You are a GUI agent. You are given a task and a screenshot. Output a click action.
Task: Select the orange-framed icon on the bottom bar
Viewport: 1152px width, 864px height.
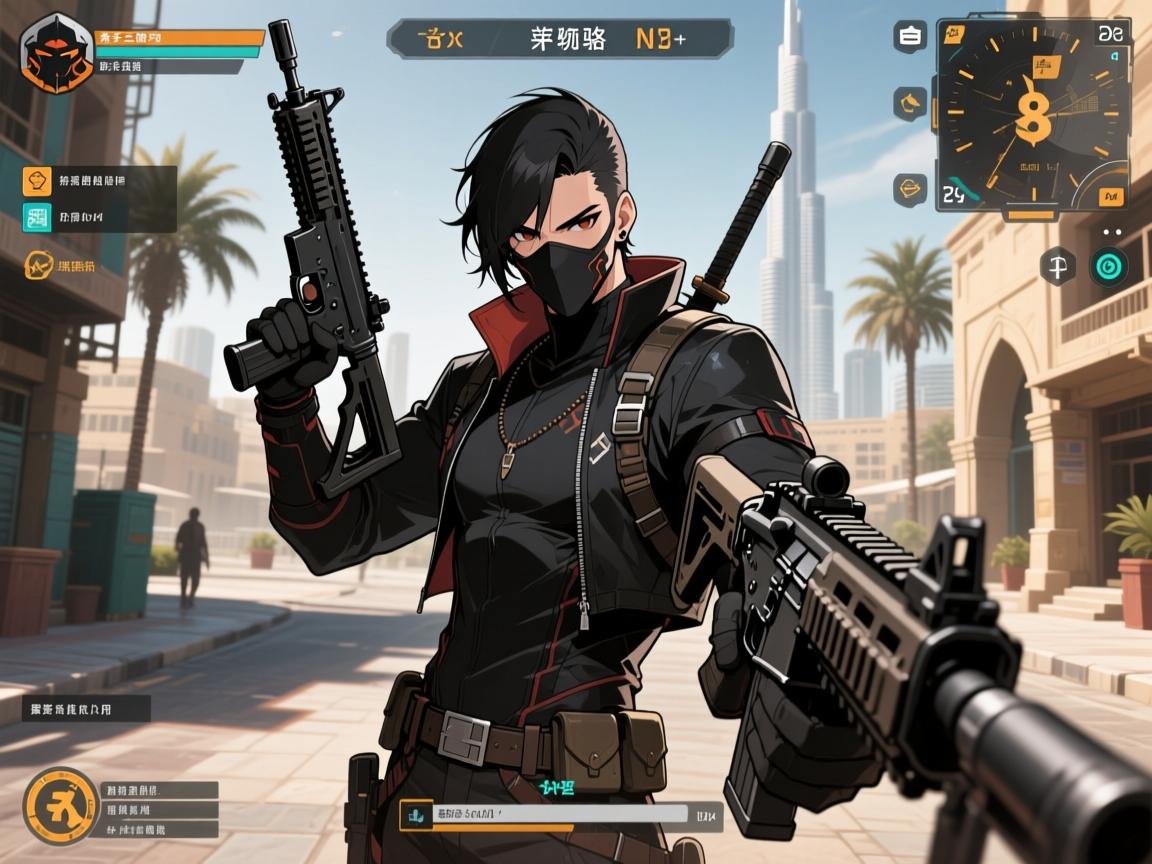click(x=413, y=816)
